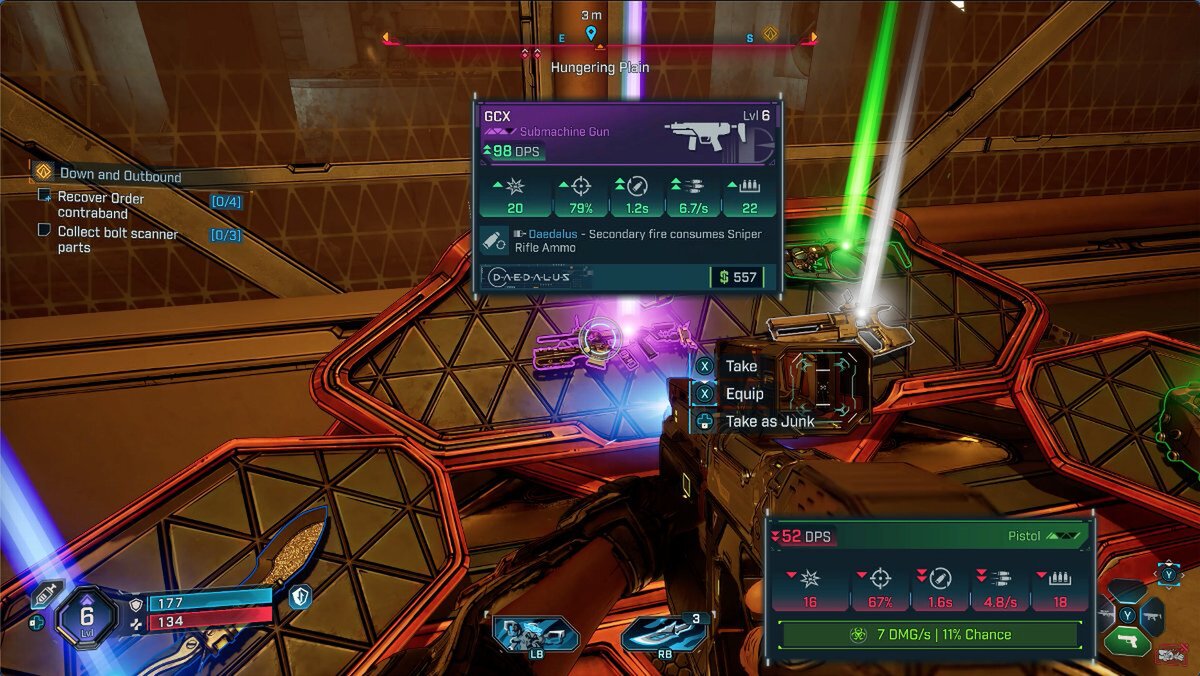Image resolution: width=1200 pixels, height=676 pixels.
Task: Select the Daedalus secondary fire trait row
Action: 627,240
